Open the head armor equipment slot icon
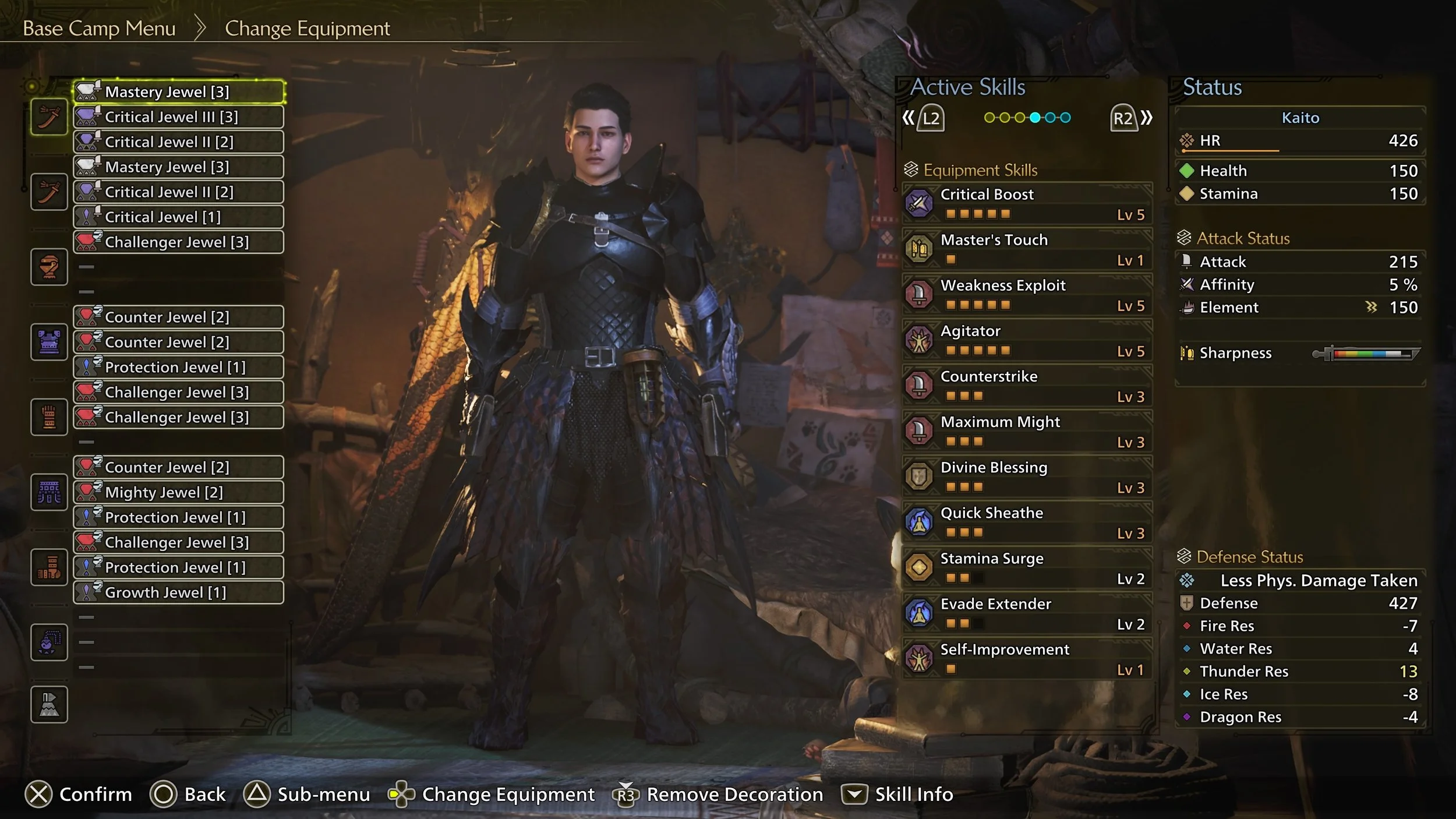The height and width of the screenshot is (819, 1456). point(49,267)
